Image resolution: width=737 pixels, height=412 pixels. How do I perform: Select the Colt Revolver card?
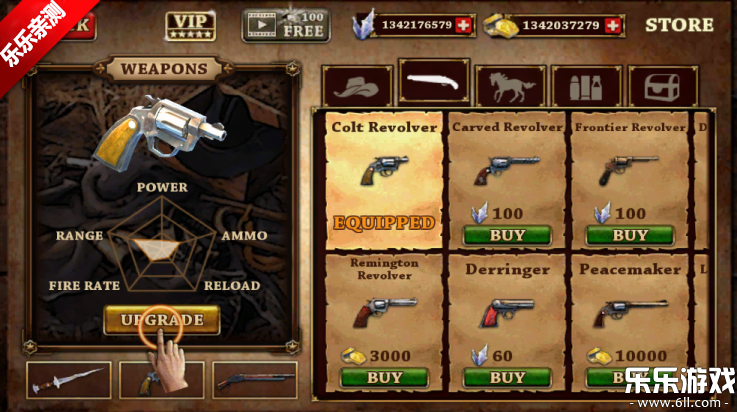(x=384, y=178)
